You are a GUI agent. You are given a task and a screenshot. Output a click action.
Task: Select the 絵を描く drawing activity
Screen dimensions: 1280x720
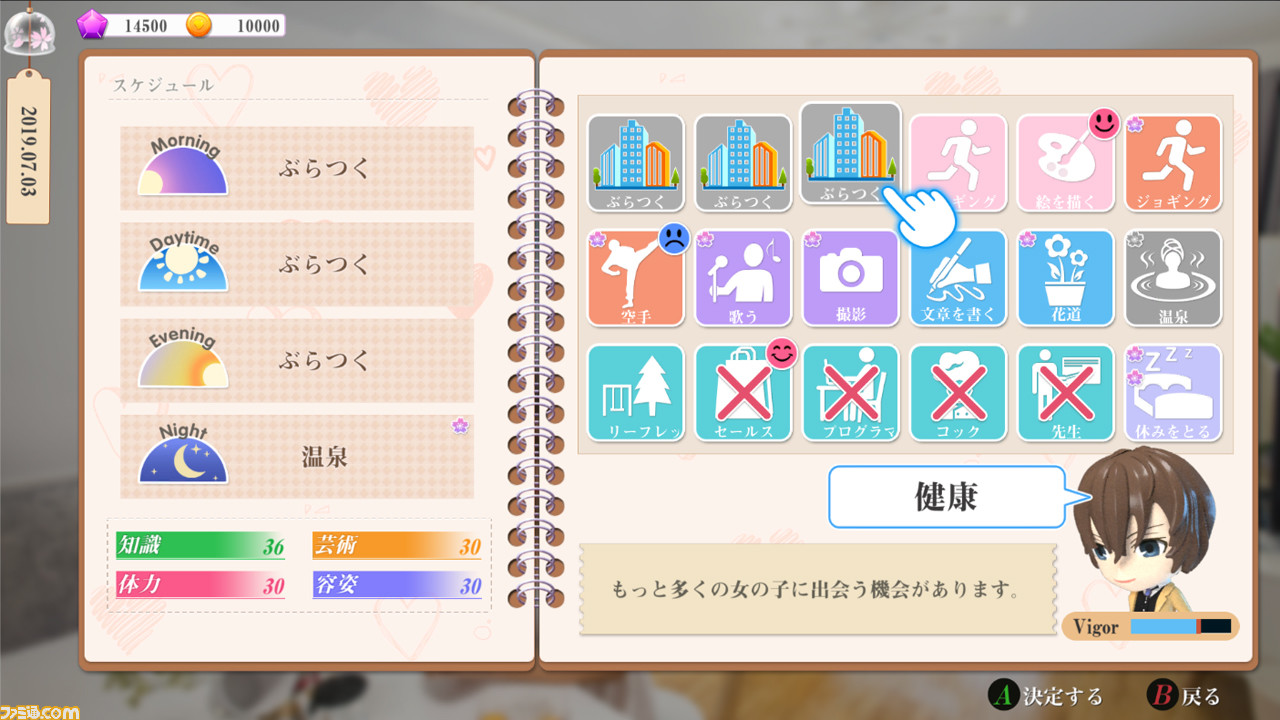[1065, 163]
